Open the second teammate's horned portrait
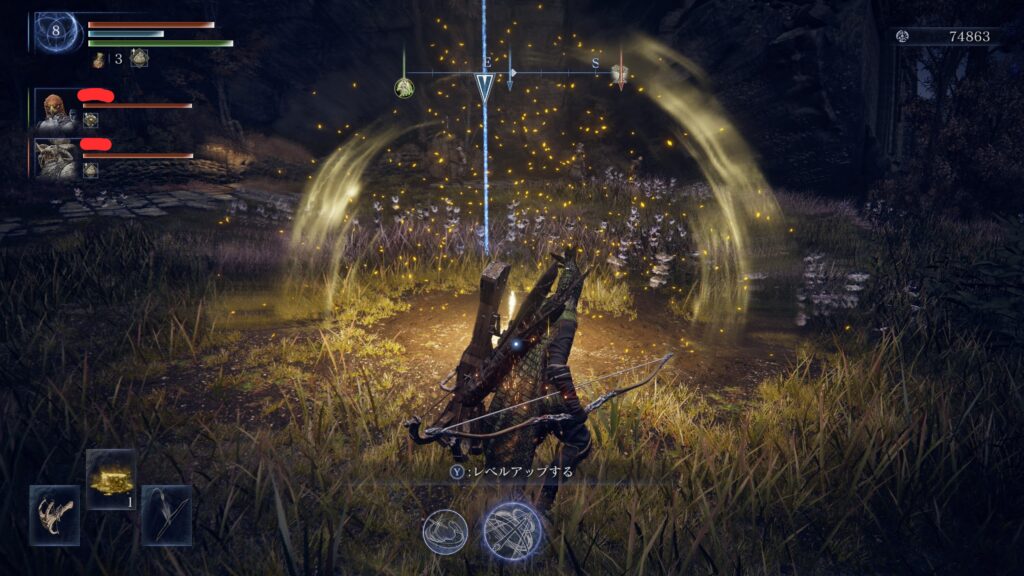Viewport: 1024px width, 576px height. 56,159
